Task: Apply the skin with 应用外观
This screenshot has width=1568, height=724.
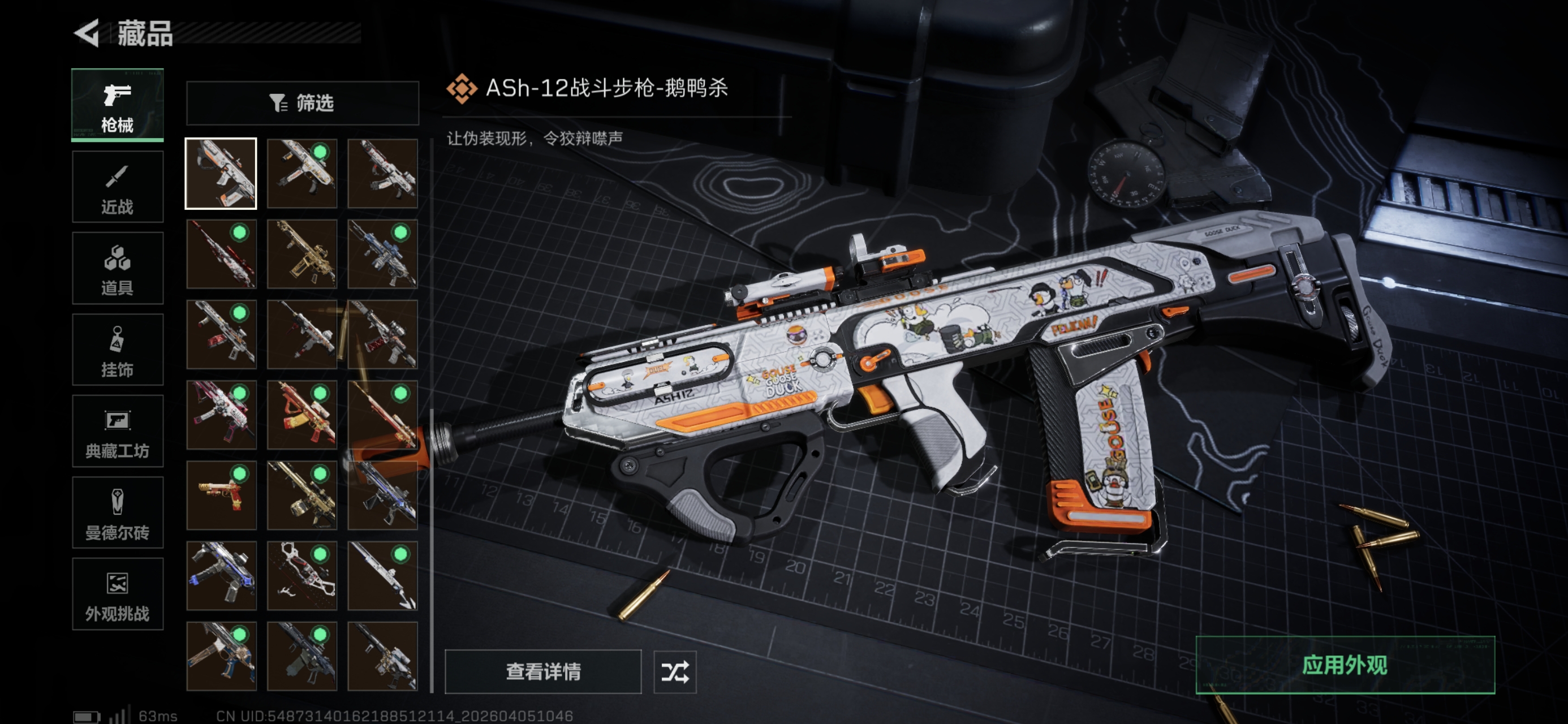Action: [x=1345, y=664]
